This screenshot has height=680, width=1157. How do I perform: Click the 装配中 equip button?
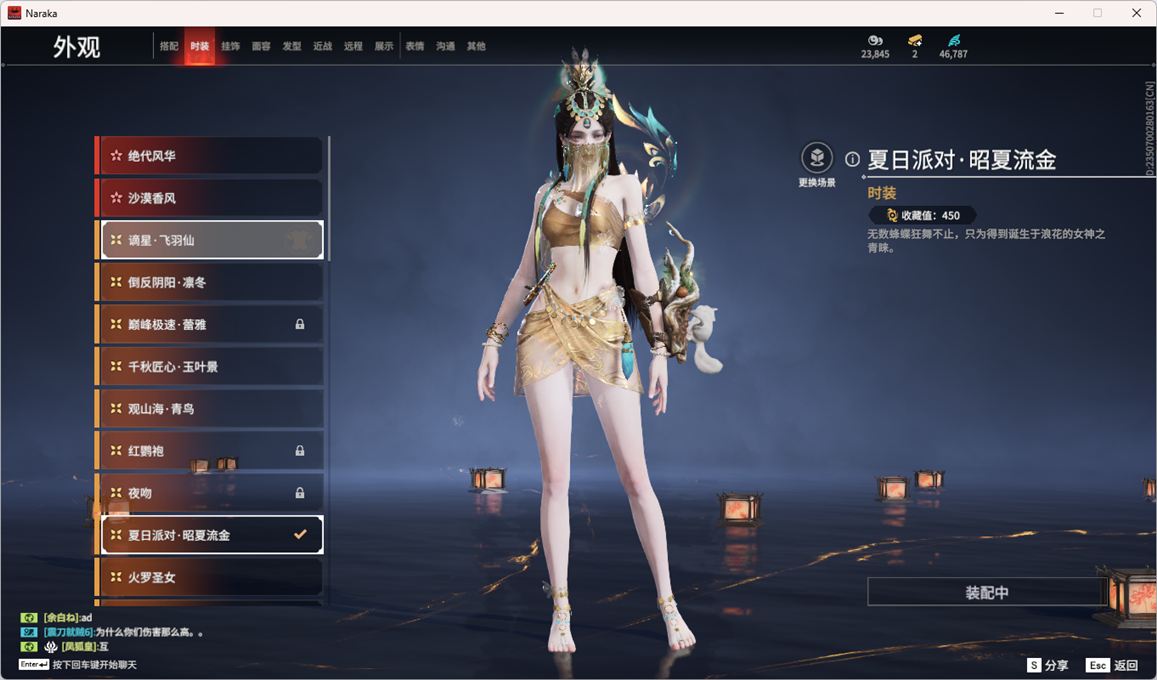[x=986, y=592]
